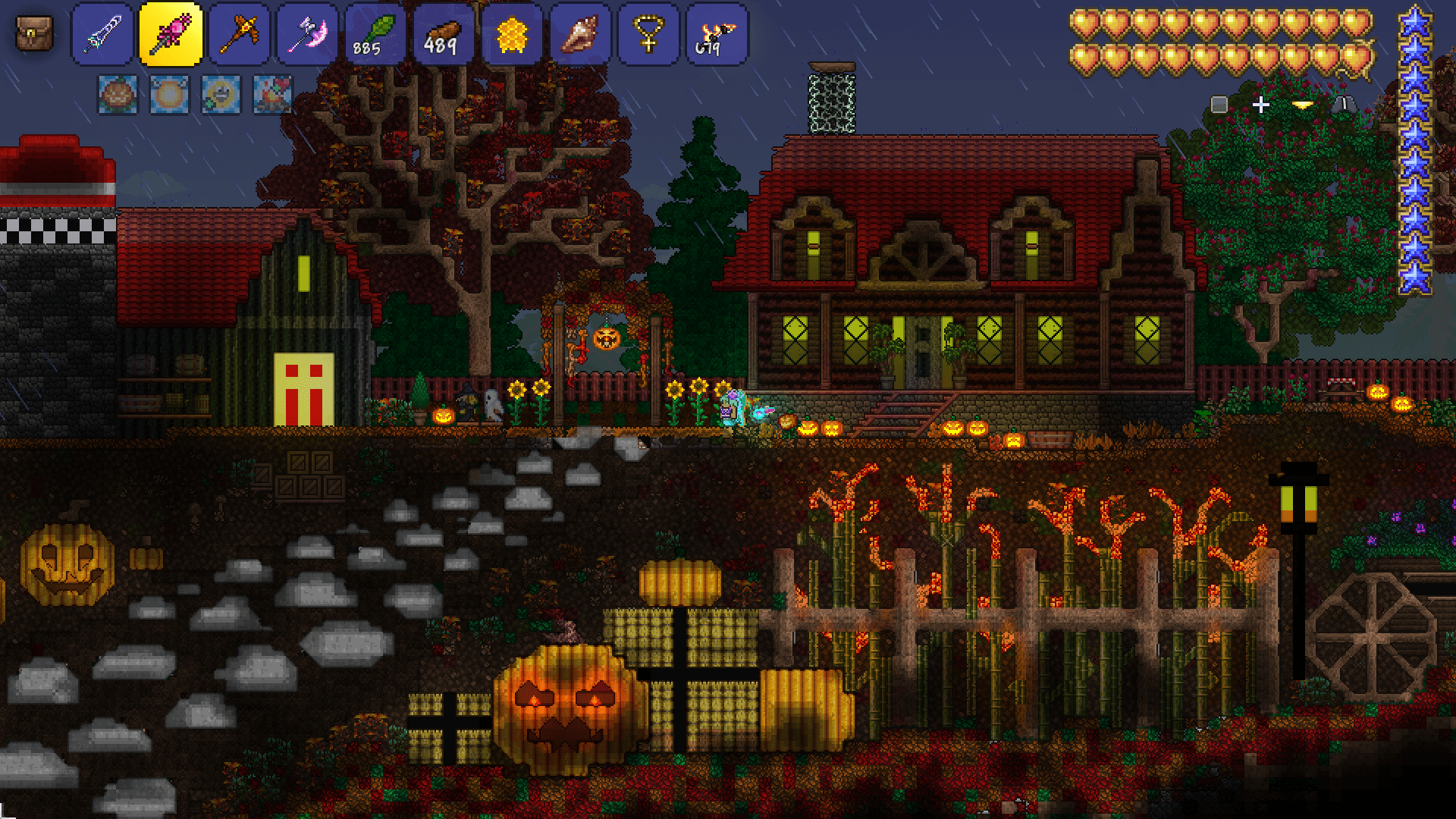The width and height of the screenshot is (1456, 819).
Task: Select the gold chain charm hotbar slot
Action: coord(648,33)
